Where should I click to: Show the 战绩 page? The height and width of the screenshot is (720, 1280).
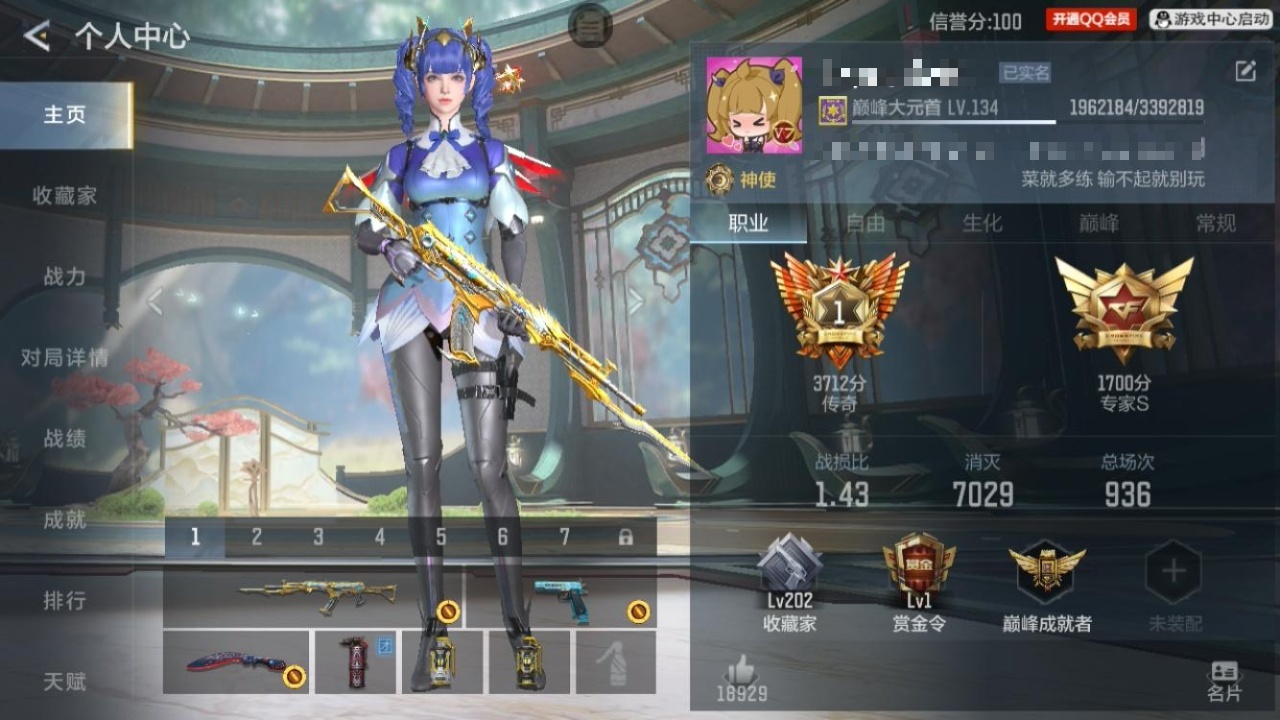pyautogui.click(x=65, y=439)
